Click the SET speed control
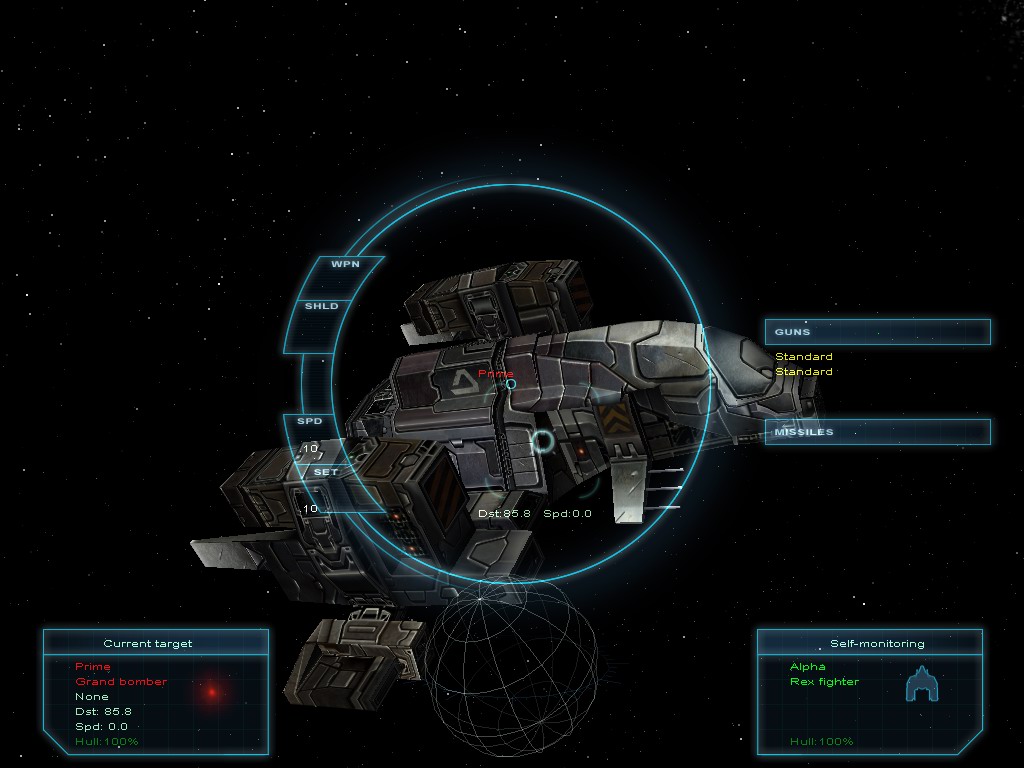 point(326,472)
